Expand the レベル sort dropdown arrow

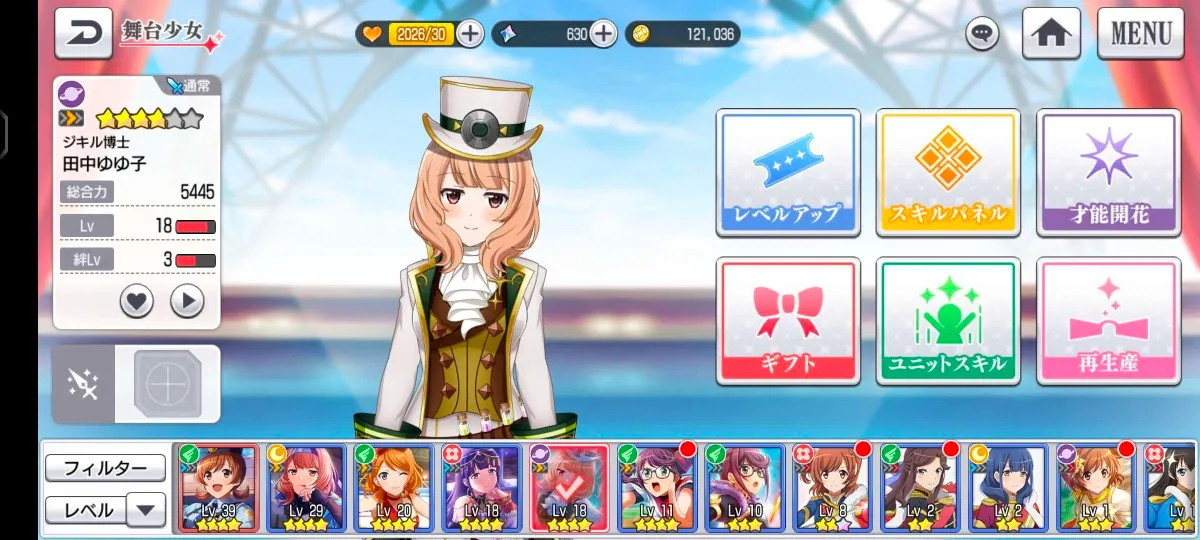coord(146,510)
